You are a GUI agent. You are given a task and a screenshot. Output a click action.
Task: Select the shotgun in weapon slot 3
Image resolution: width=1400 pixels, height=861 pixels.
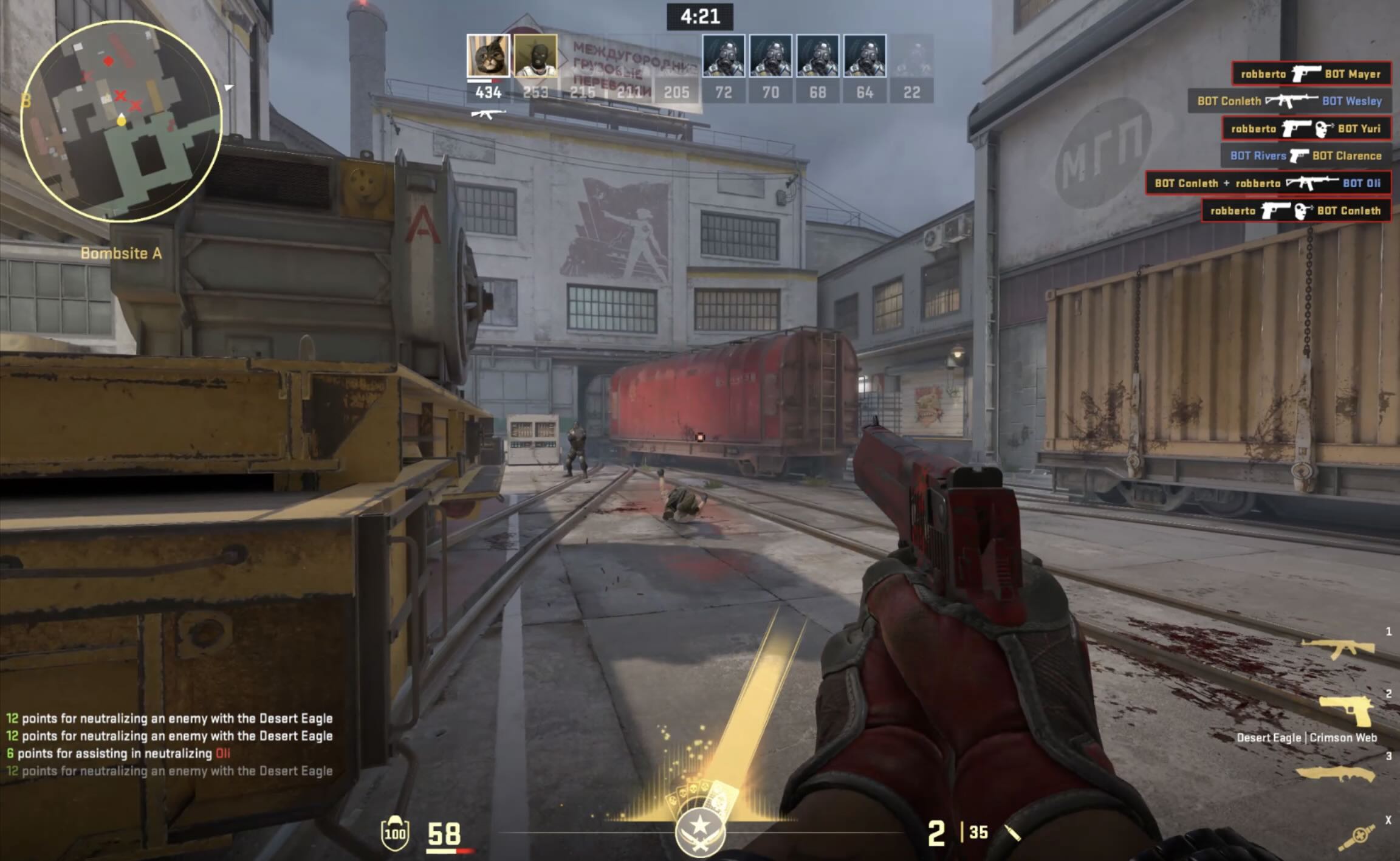(x=1335, y=774)
